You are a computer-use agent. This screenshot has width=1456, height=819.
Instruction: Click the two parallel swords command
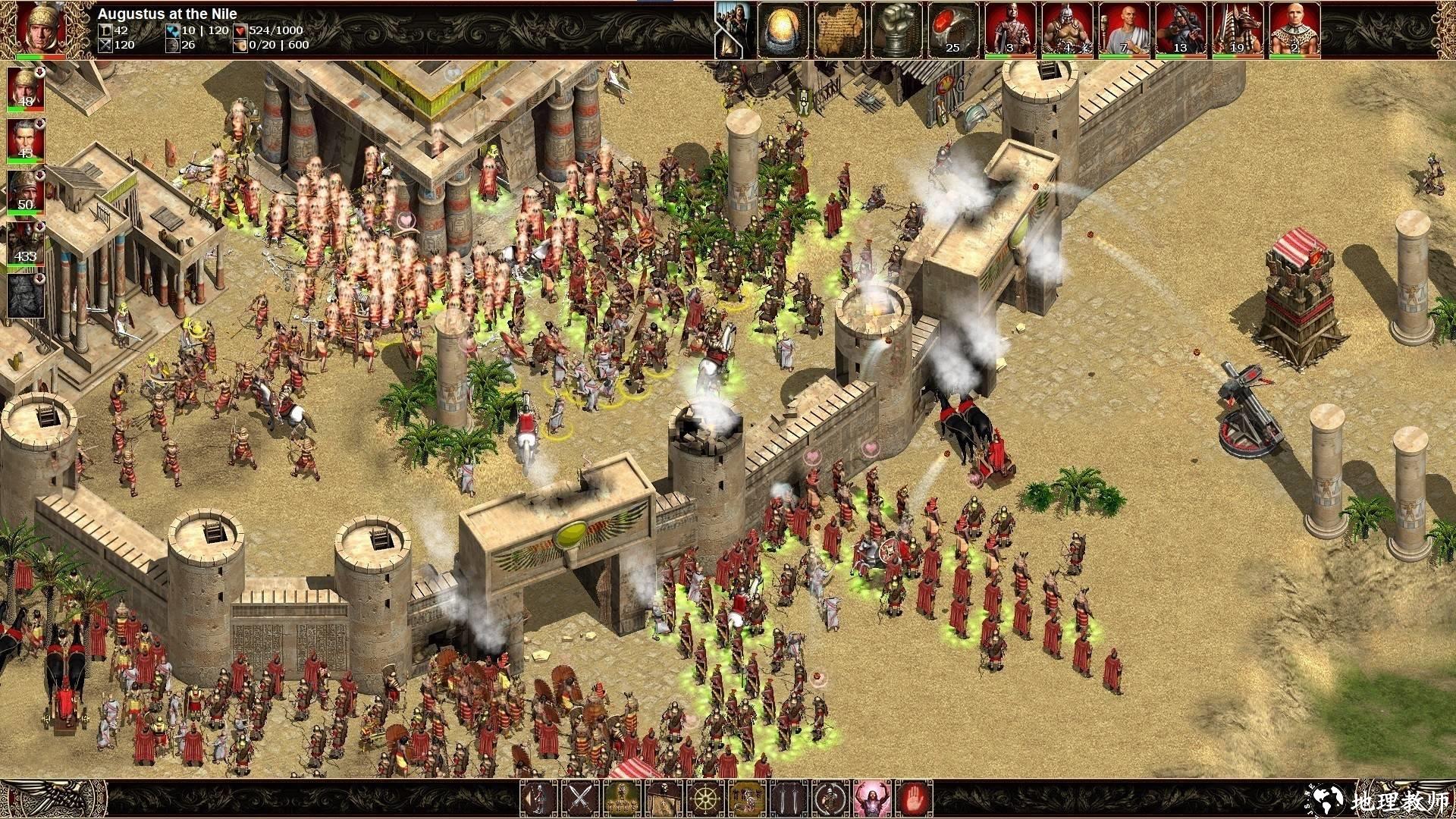pos(789,799)
